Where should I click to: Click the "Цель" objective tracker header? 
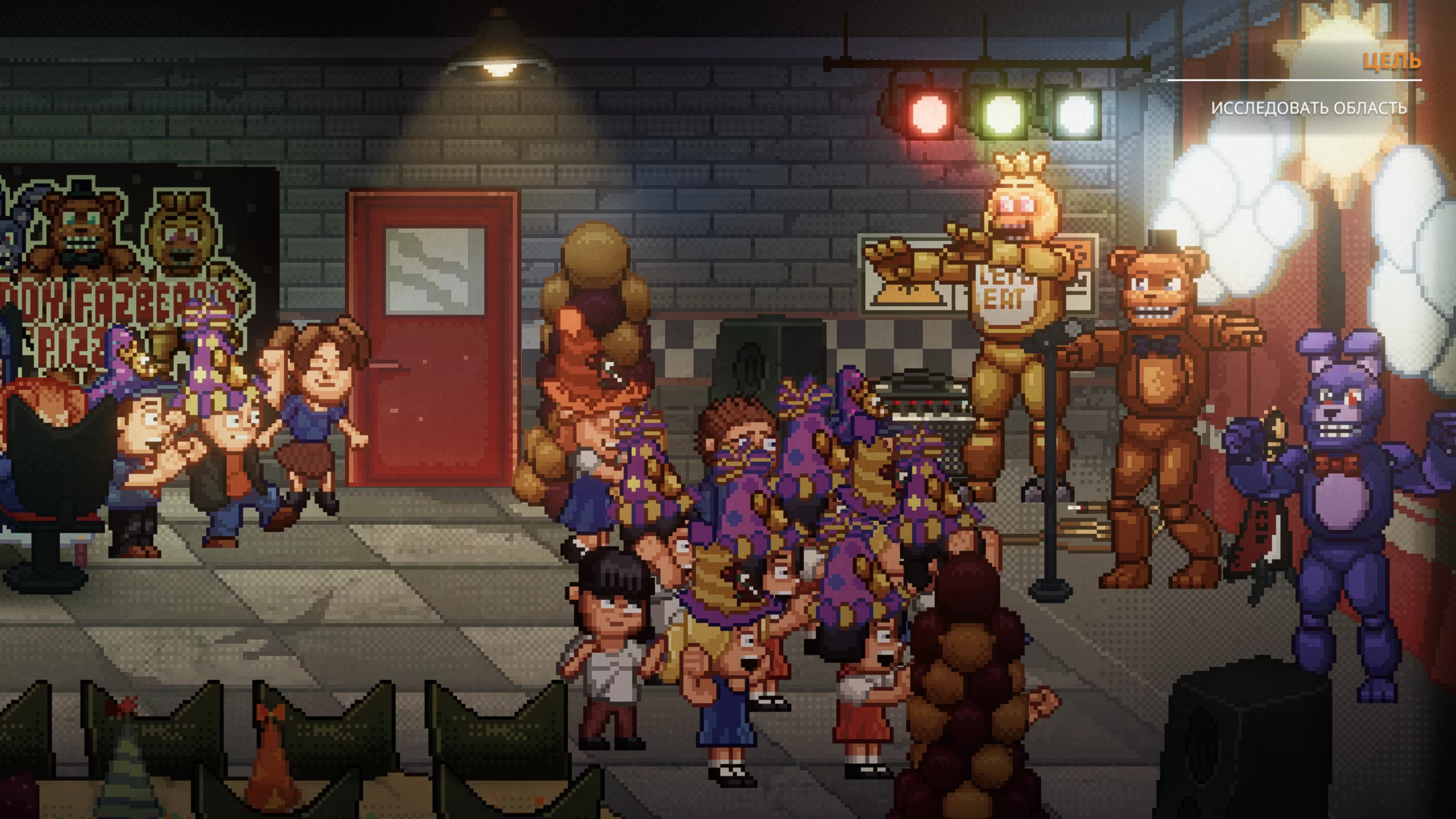point(1391,61)
